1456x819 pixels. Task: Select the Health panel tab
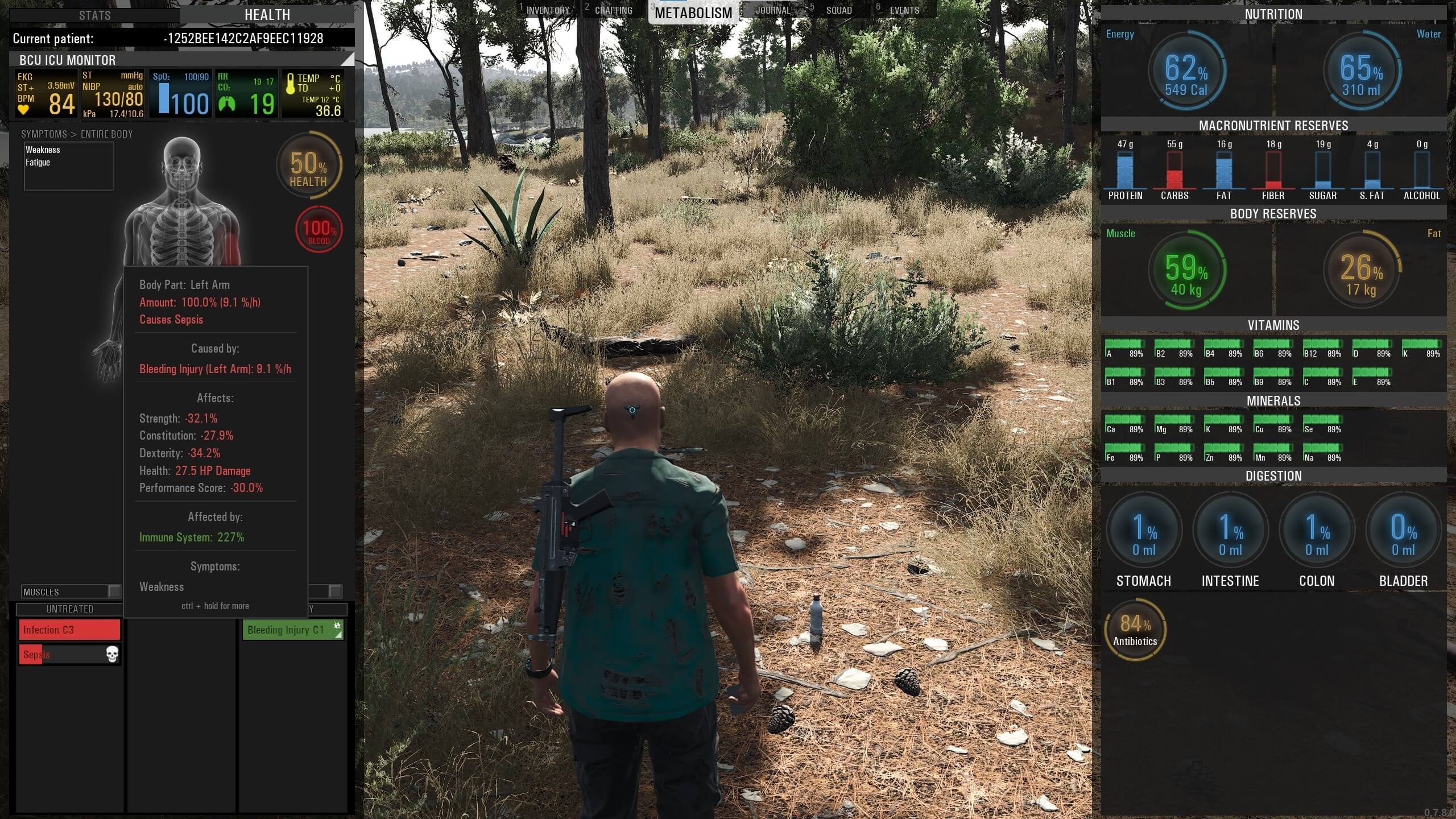pyautogui.click(x=267, y=15)
